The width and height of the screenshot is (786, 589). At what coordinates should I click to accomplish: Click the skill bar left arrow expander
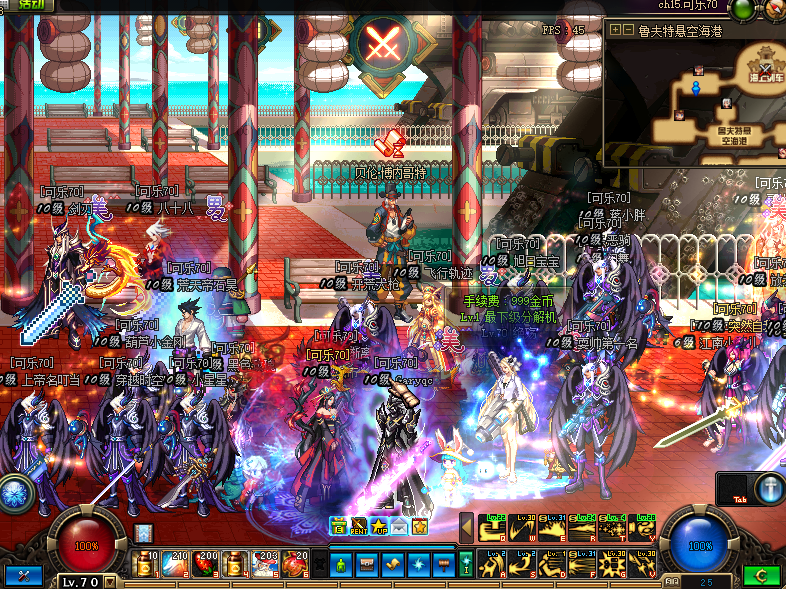[x=466, y=526]
